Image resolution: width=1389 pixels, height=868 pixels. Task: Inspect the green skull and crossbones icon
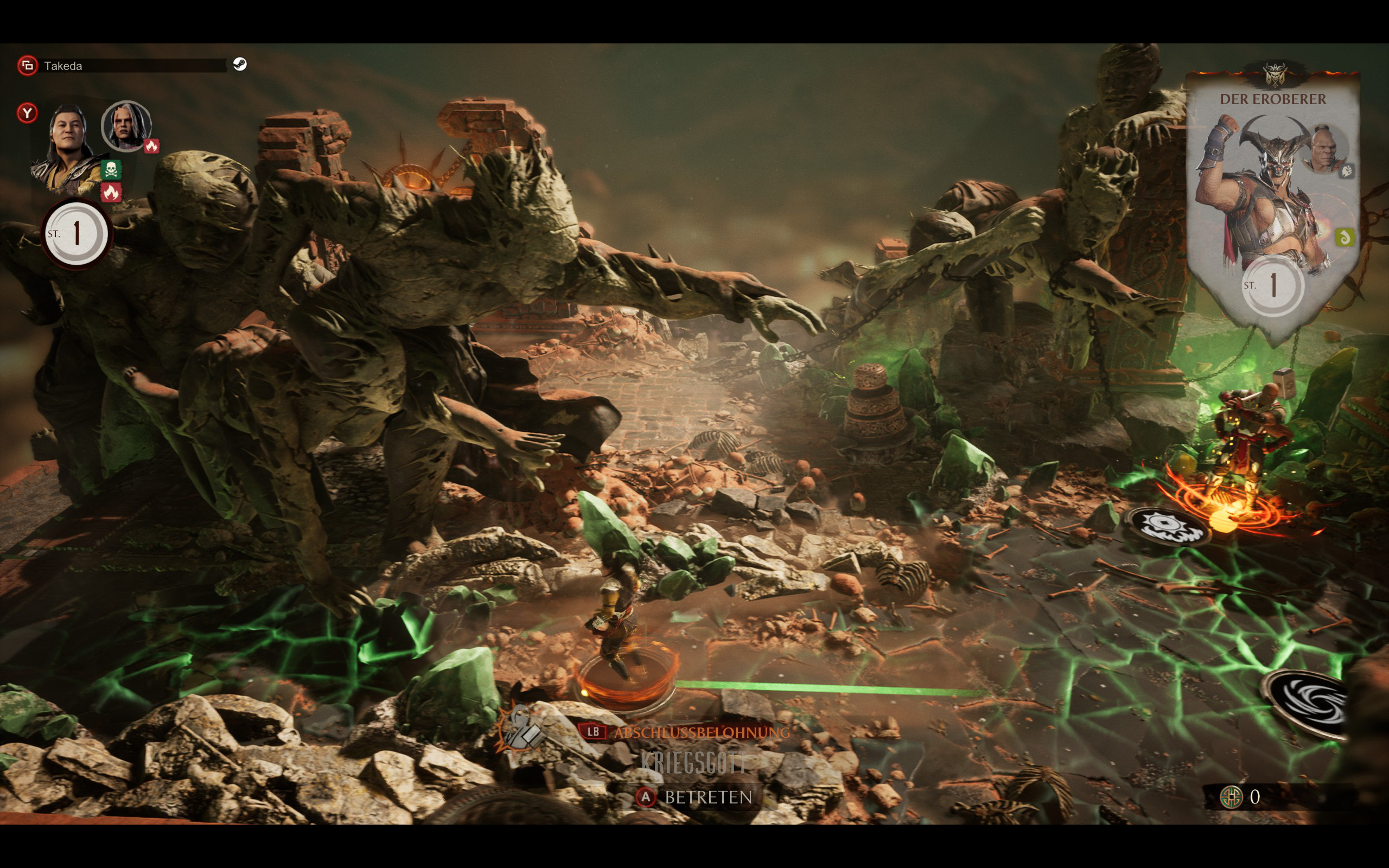111,169
